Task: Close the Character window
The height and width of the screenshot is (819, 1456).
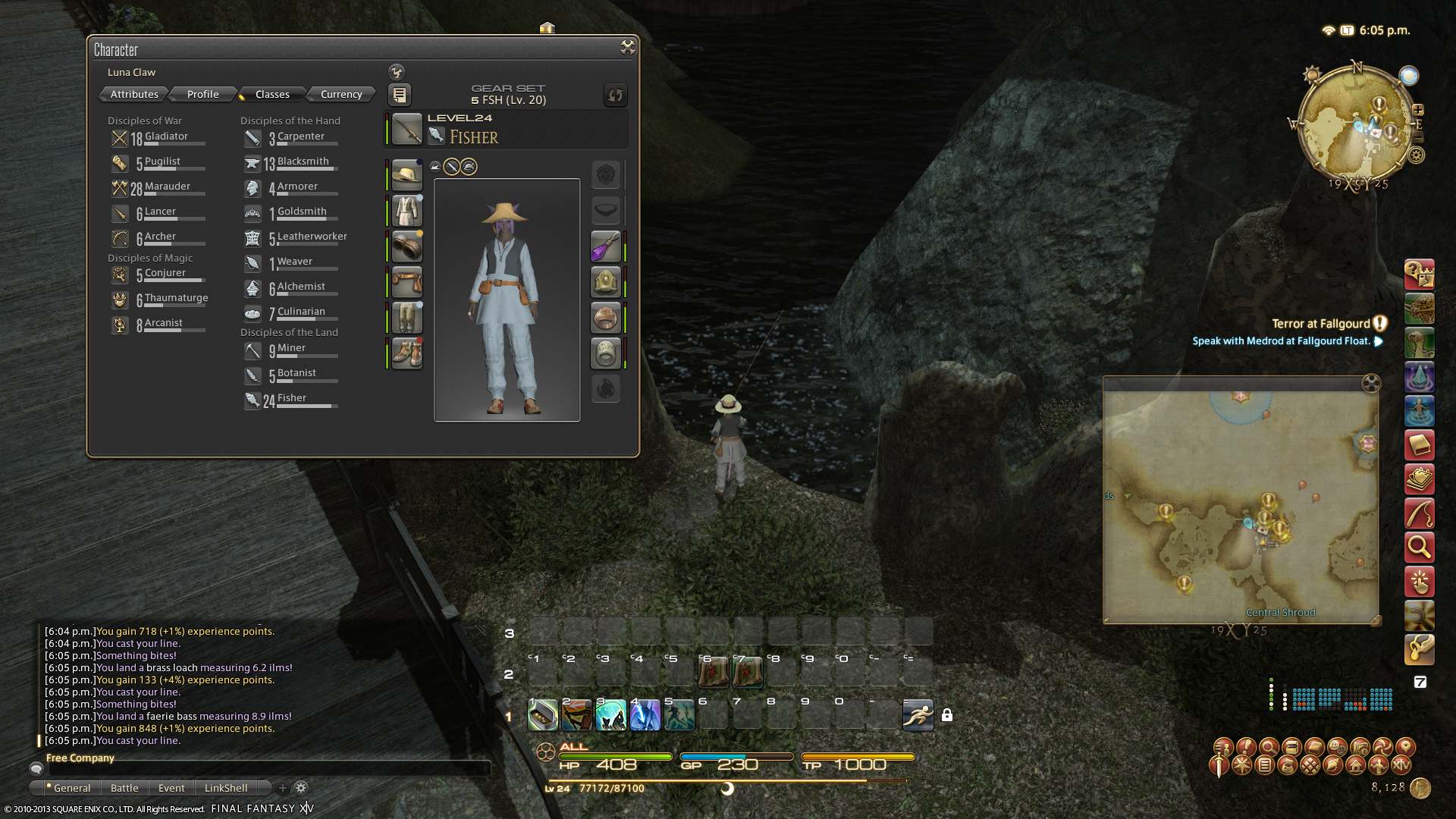Action: pyautogui.click(x=628, y=47)
